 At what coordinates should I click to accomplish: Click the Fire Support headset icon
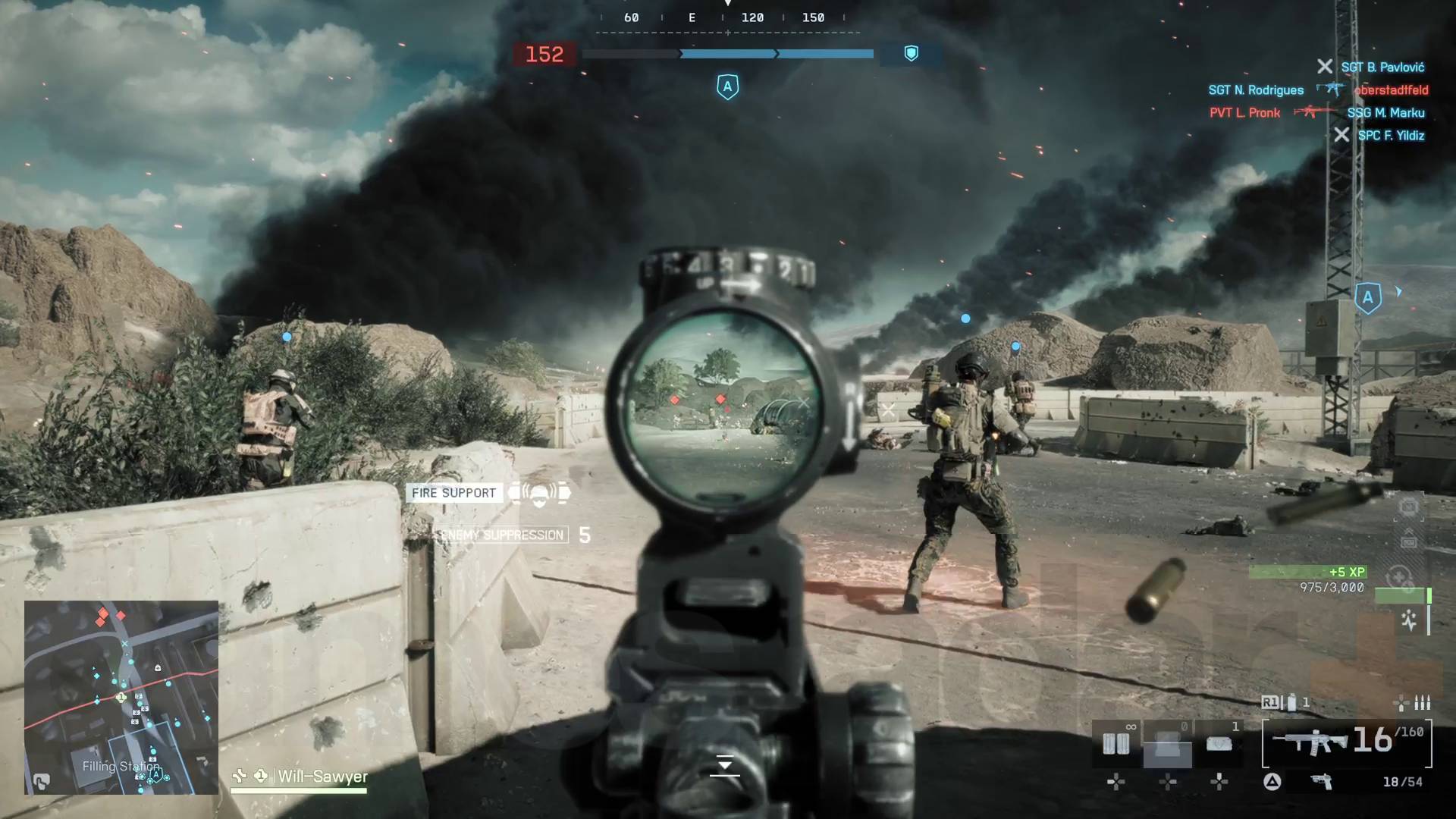540,493
